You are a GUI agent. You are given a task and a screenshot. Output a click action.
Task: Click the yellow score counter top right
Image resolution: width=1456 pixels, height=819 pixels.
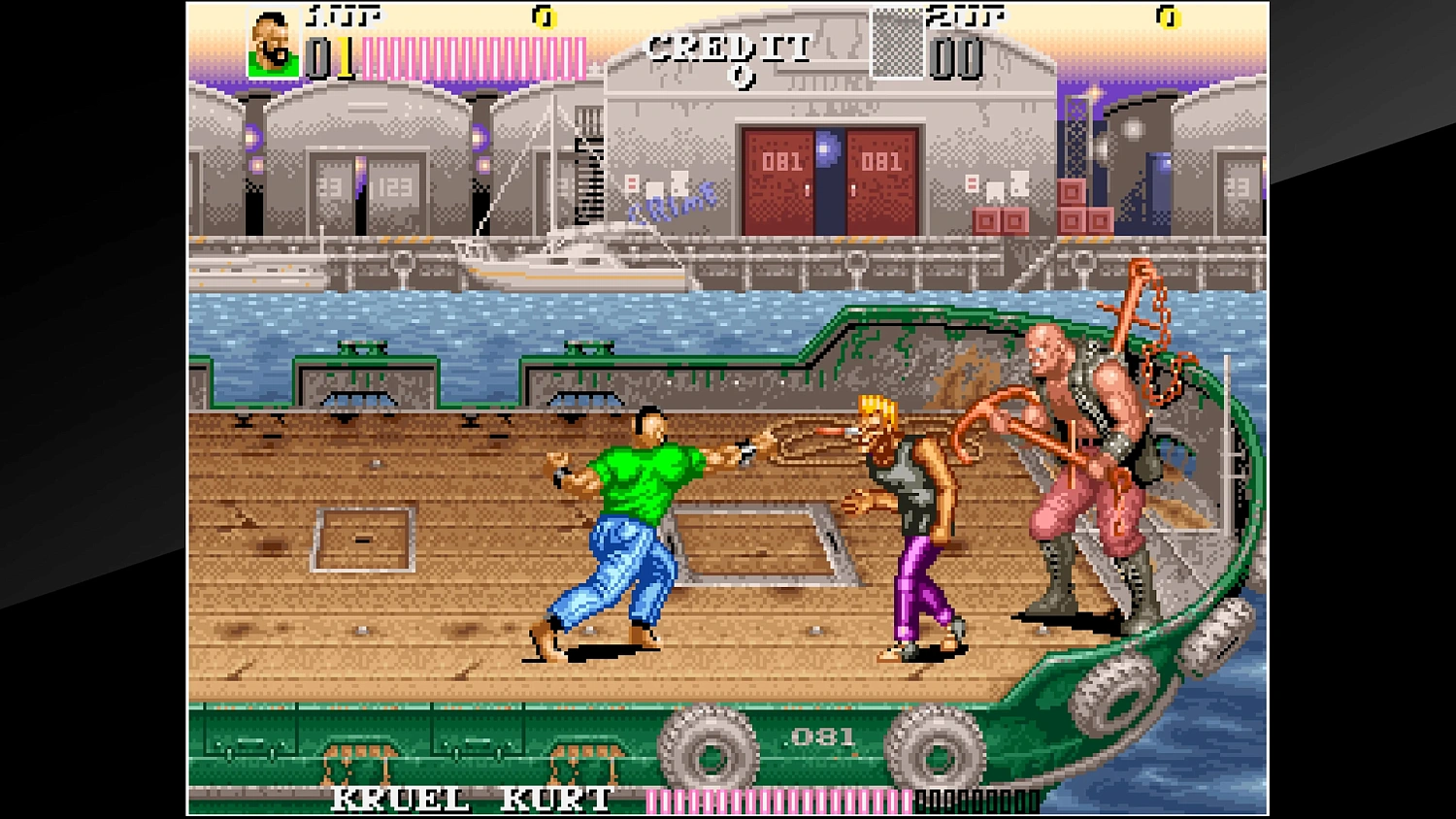tap(1170, 17)
